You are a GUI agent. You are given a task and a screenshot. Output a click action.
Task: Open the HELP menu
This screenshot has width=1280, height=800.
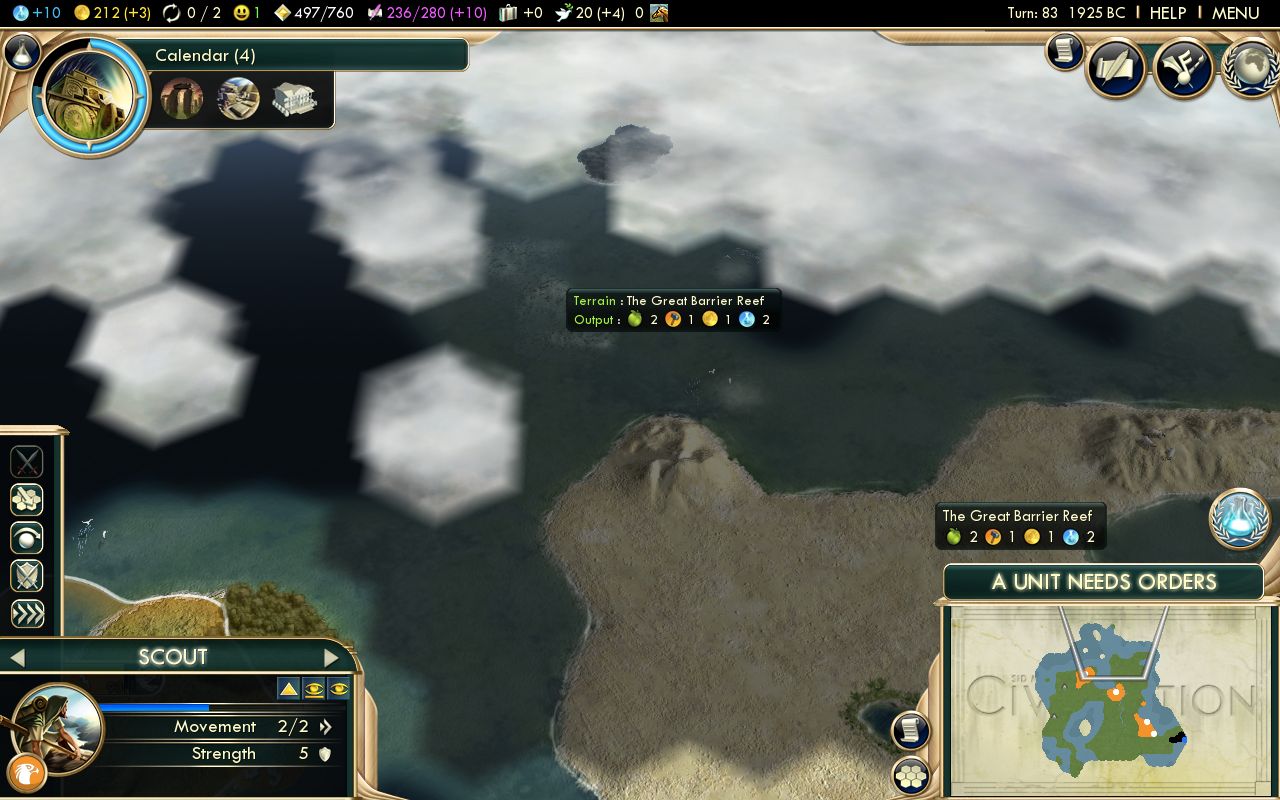pyautogui.click(x=1167, y=13)
